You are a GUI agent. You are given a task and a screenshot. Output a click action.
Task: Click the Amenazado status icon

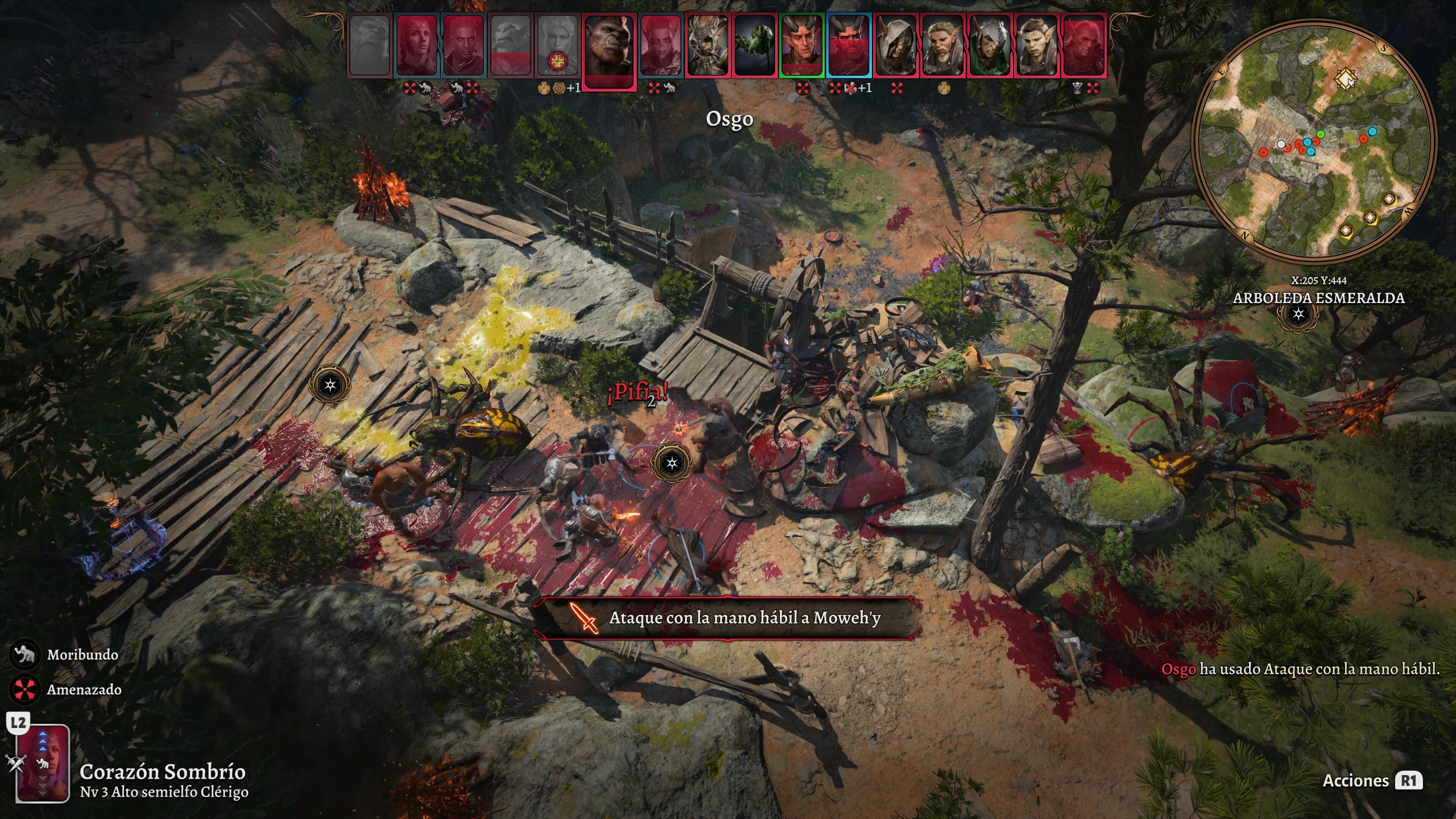pos(24,690)
